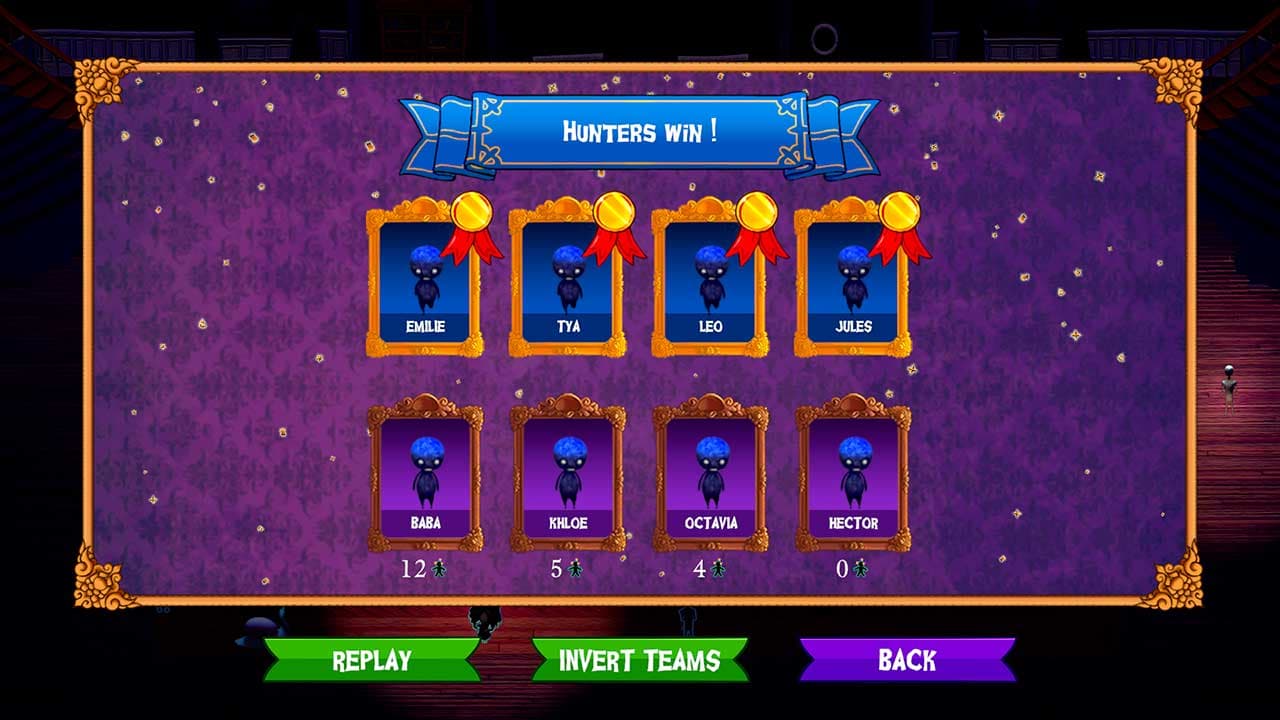1280x720 pixels.
Task: Click the gold medal on Emilie's portrait
Action: (x=471, y=213)
